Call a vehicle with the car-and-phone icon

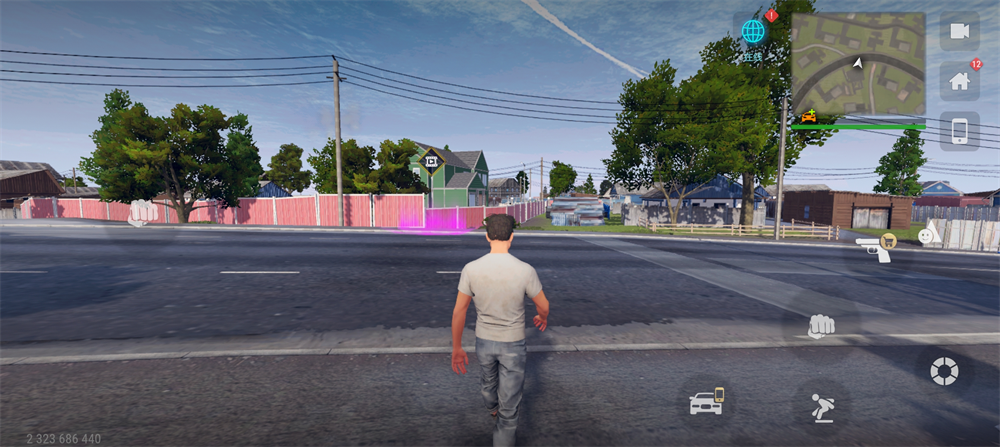[x=706, y=401]
